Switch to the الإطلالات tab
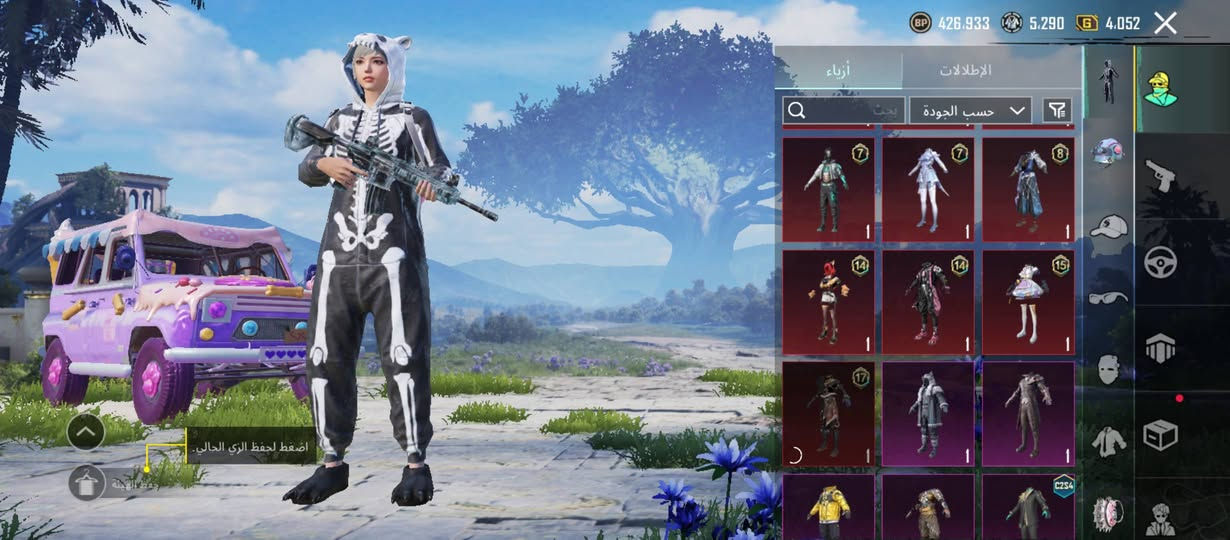This screenshot has width=1230, height=540. [965, 70]
